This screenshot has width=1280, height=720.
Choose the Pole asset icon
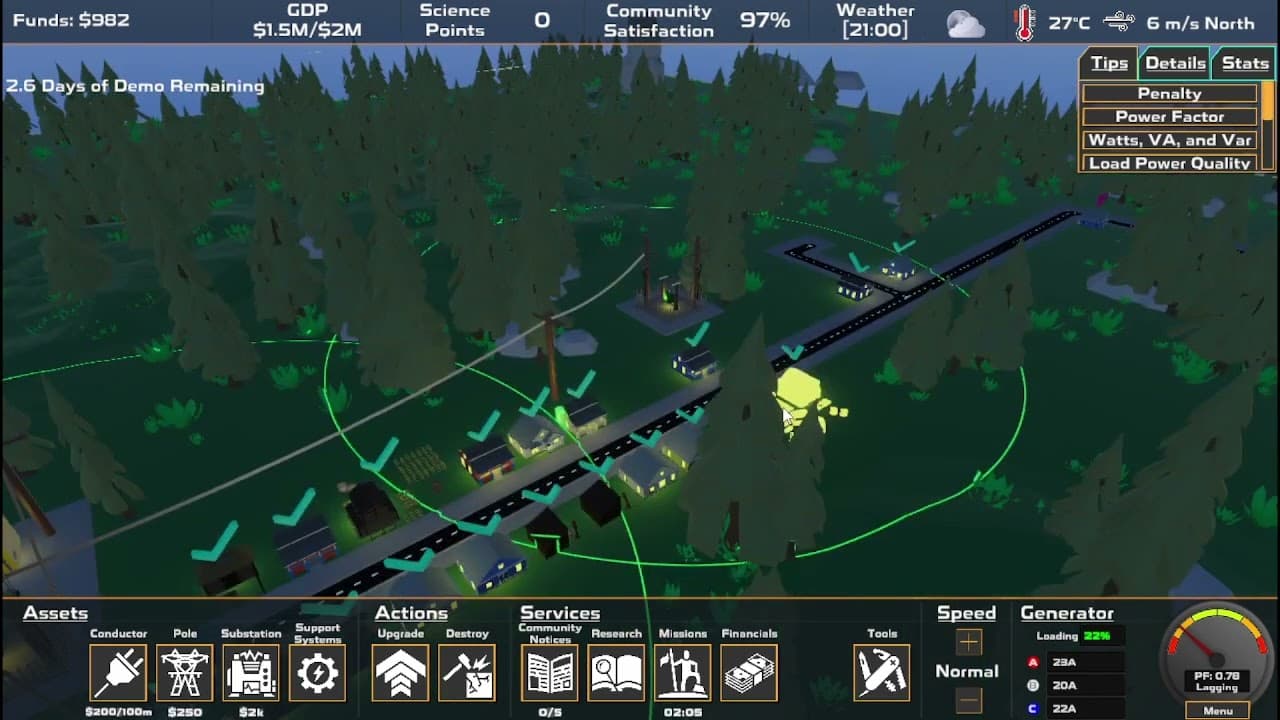[184, 672]
